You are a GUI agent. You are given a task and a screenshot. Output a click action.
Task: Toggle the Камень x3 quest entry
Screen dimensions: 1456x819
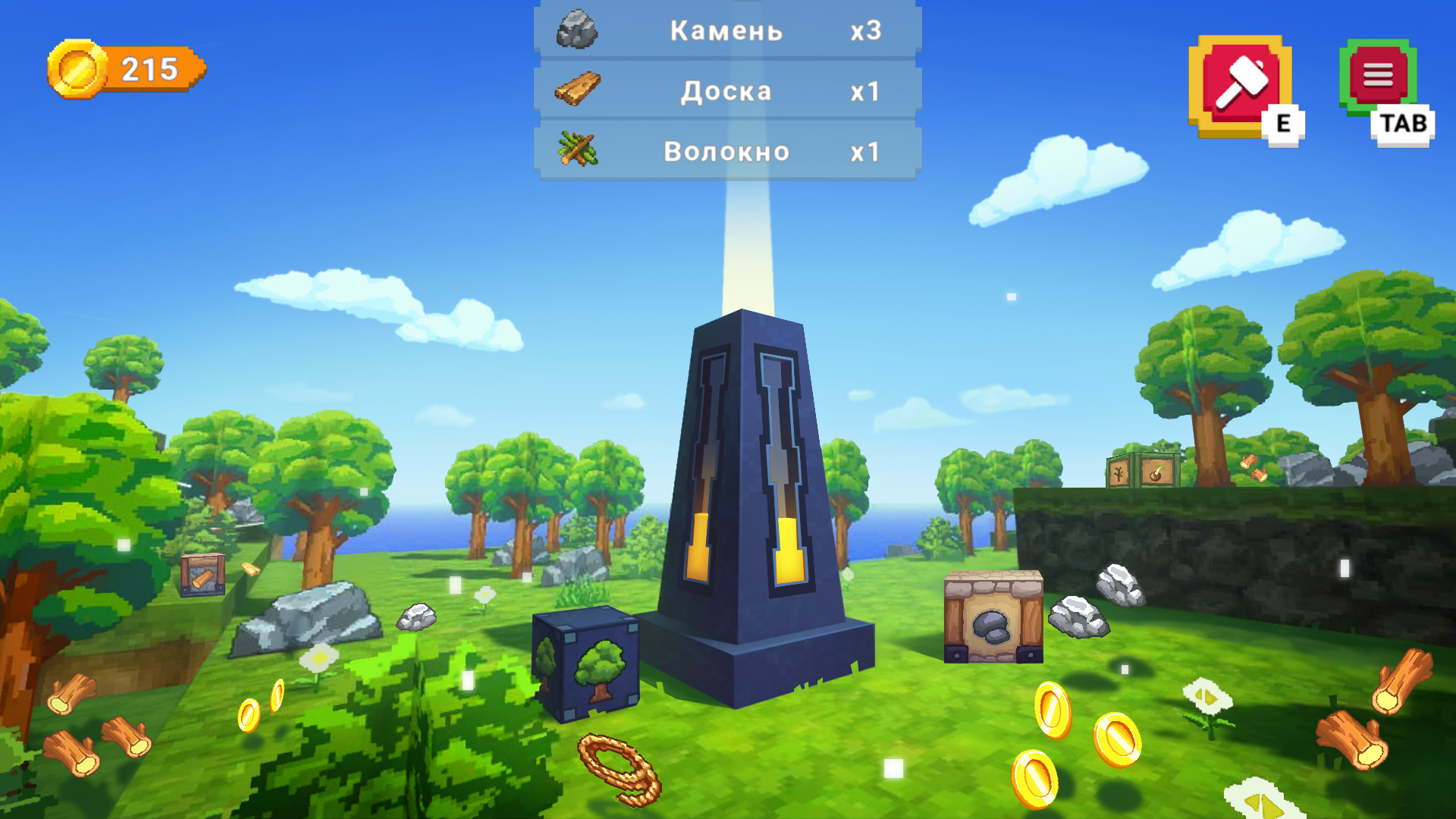[726, 30]
